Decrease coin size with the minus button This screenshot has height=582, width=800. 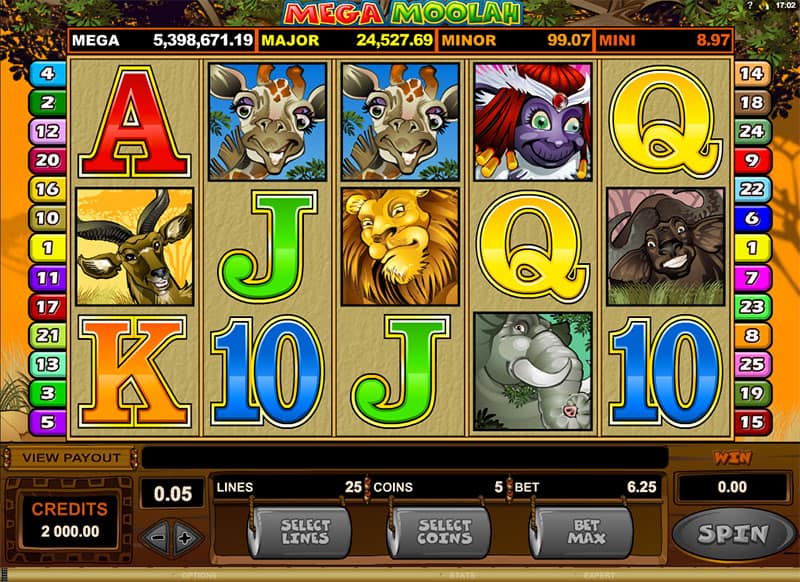tap(158, 537)
